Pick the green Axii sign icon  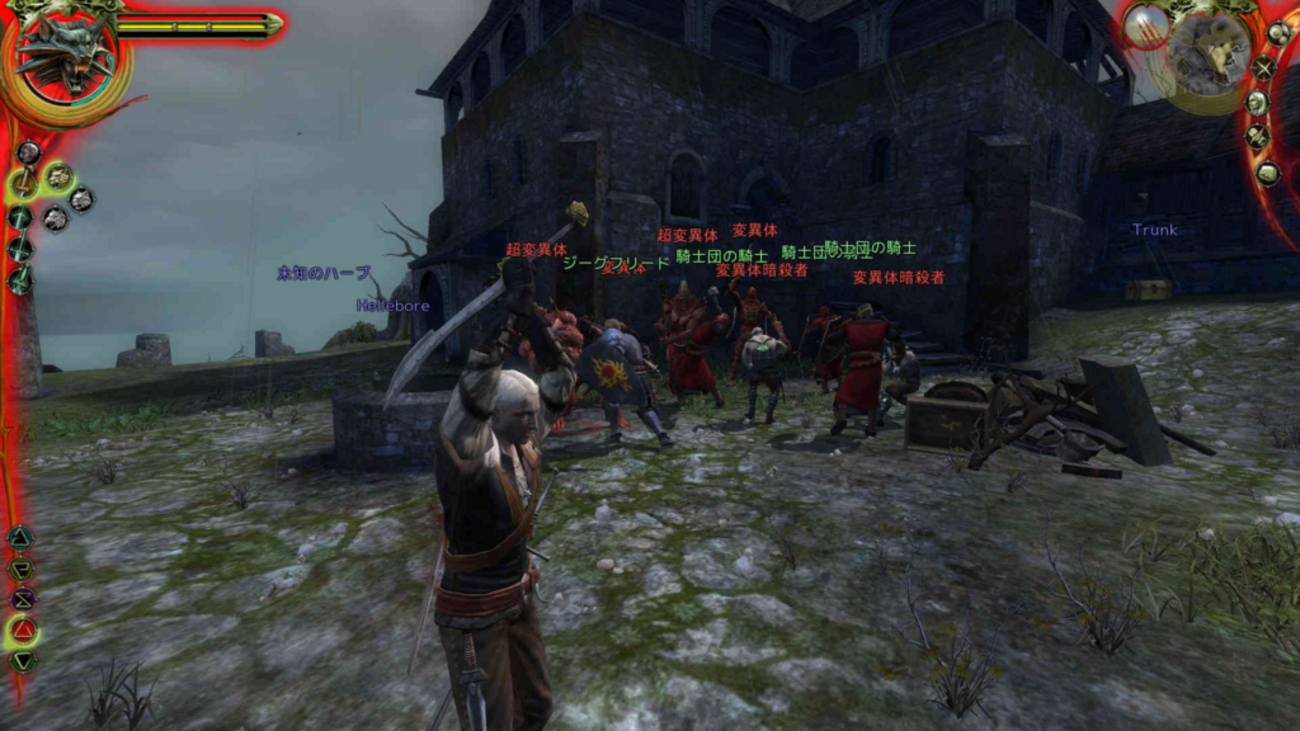pos(23,661)
